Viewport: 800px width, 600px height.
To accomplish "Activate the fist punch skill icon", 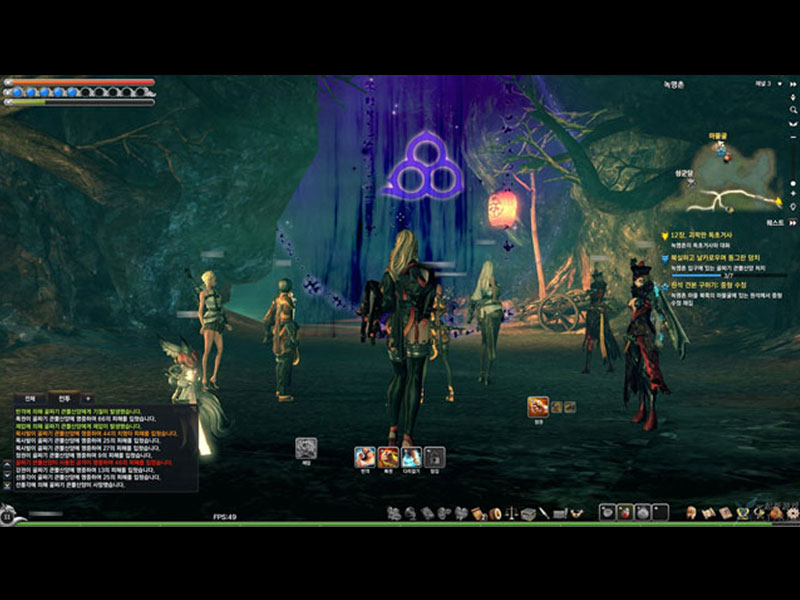I will (365, 457).
